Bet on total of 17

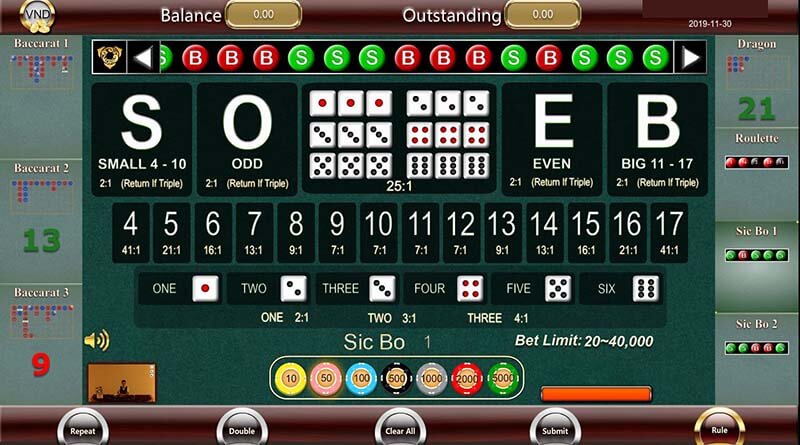tap(667, 233)
